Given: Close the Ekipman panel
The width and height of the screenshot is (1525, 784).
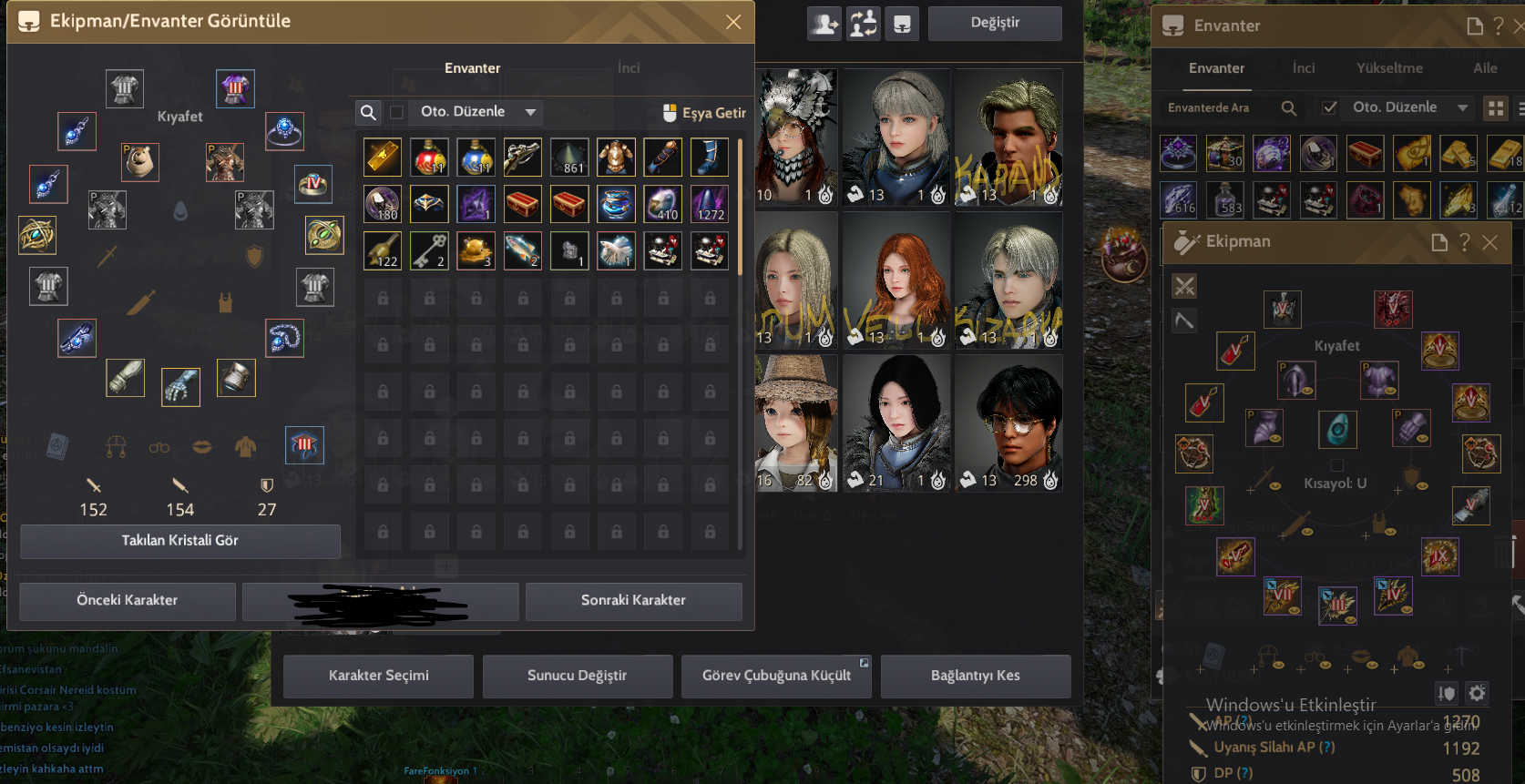Looking at the screenshot, I should (x=1489, y=242).
